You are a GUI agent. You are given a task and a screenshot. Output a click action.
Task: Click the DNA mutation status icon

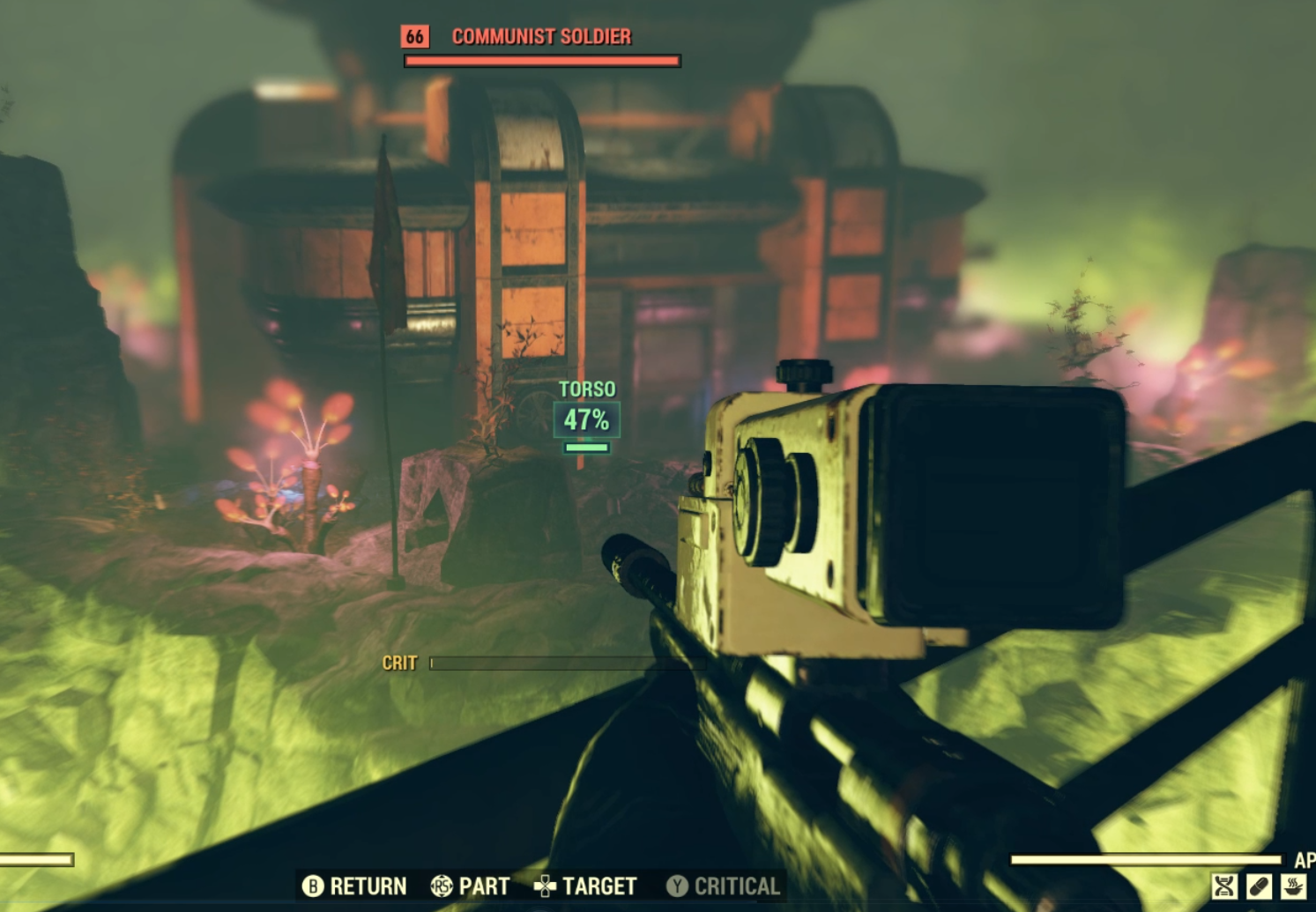(x=1224, y=886)
